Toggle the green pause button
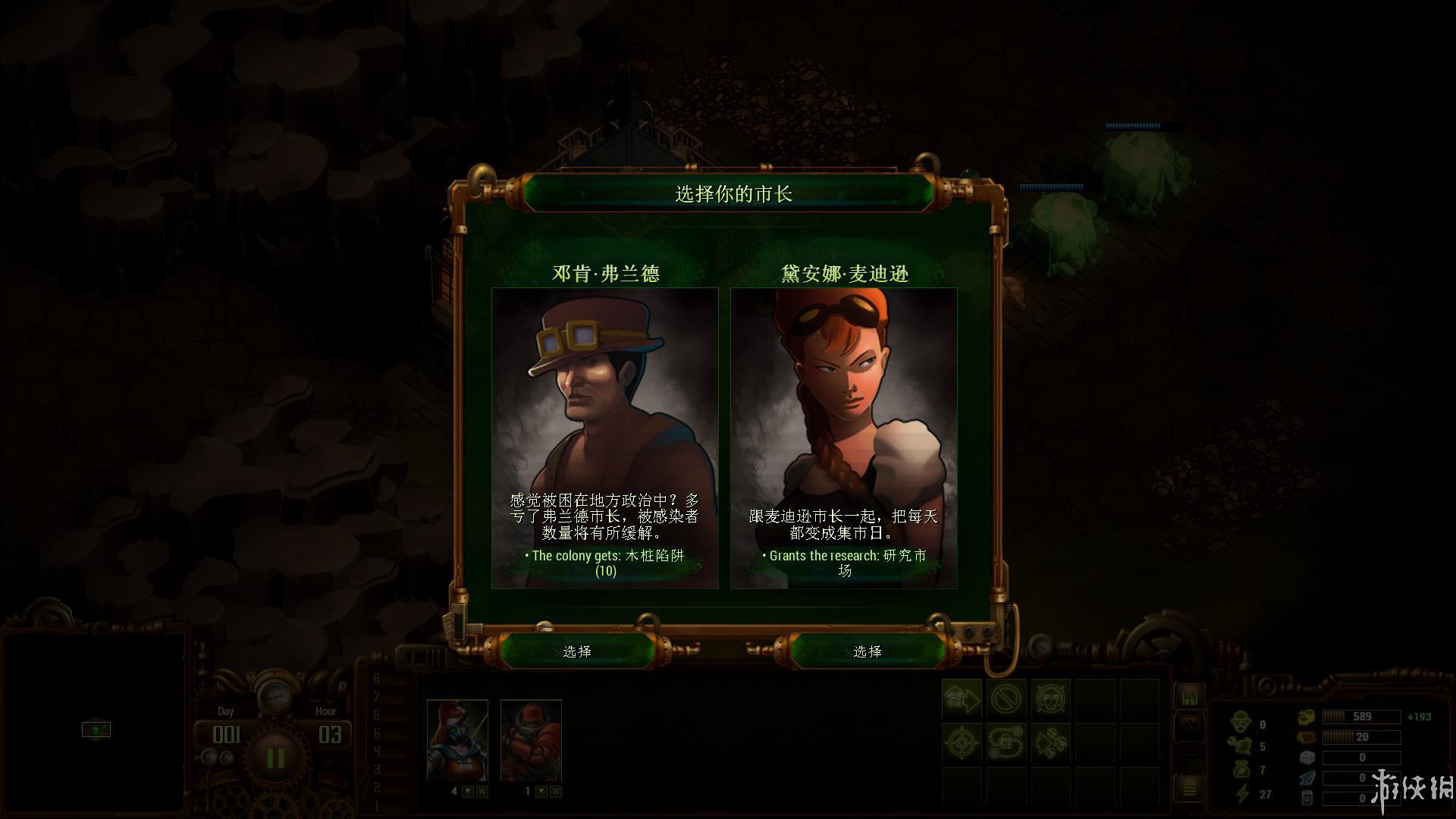This screenshot has width=1456, height=819. (275, 758)
